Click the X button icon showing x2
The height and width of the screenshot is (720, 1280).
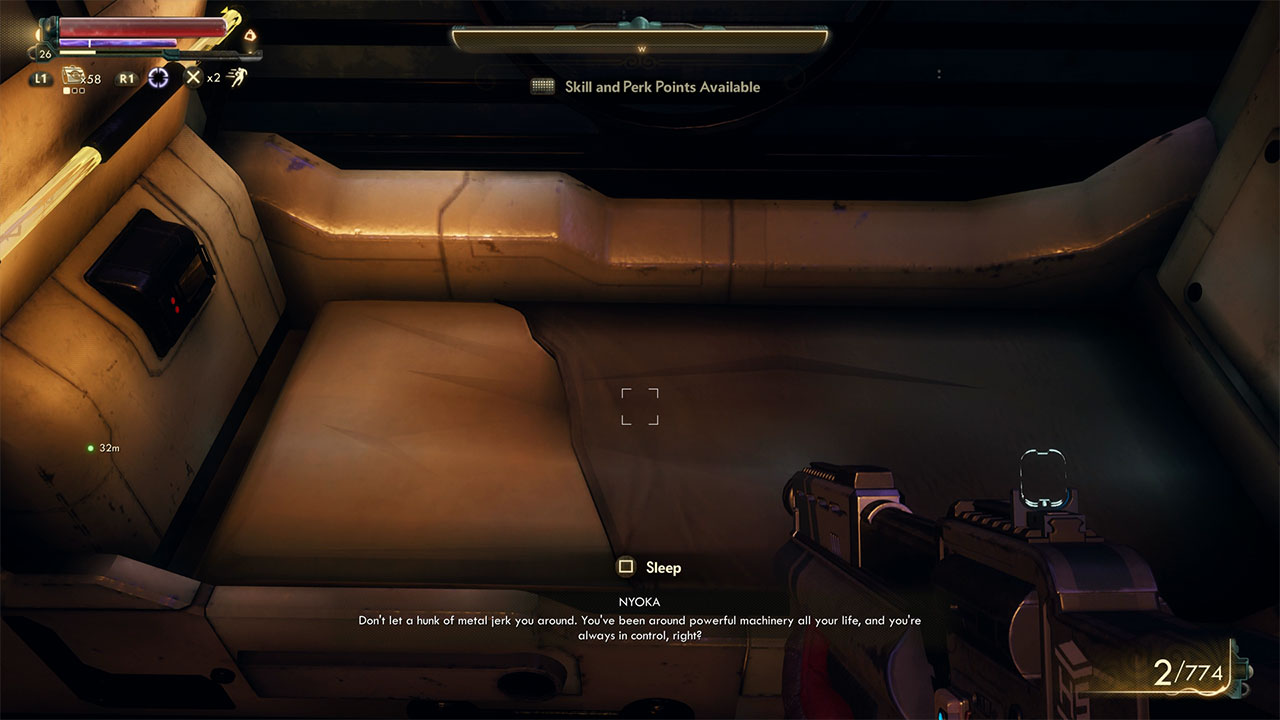(193, 77)
